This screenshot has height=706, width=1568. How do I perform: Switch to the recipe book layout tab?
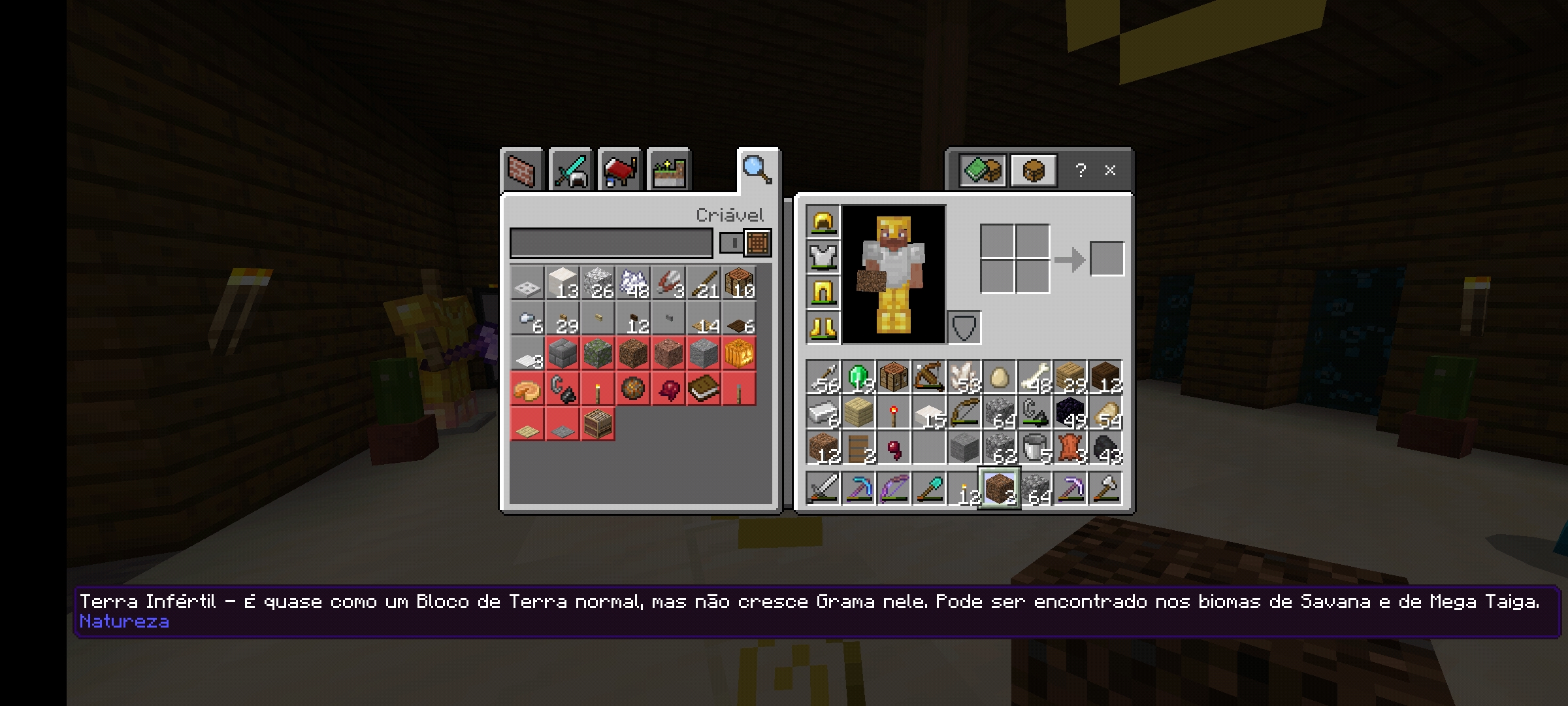pyautogui.click(x=982, y=171)
